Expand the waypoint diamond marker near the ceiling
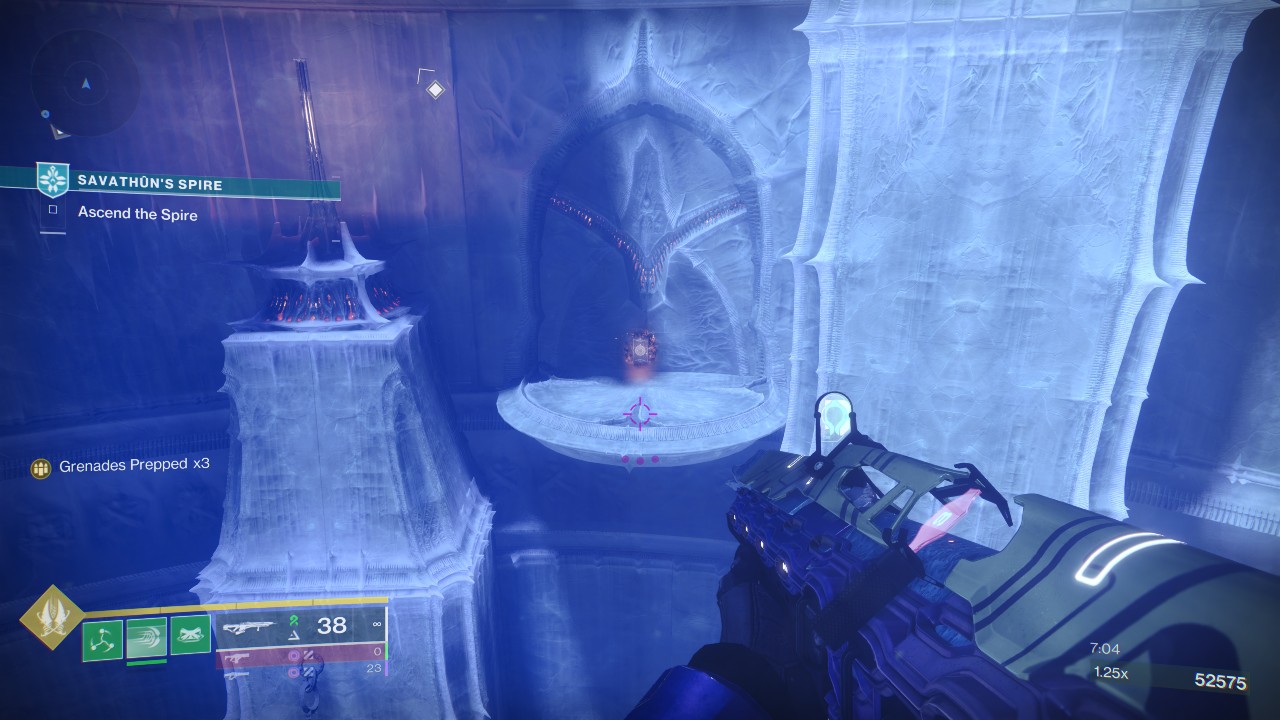The image size is (1280, 720). [435, 88]
